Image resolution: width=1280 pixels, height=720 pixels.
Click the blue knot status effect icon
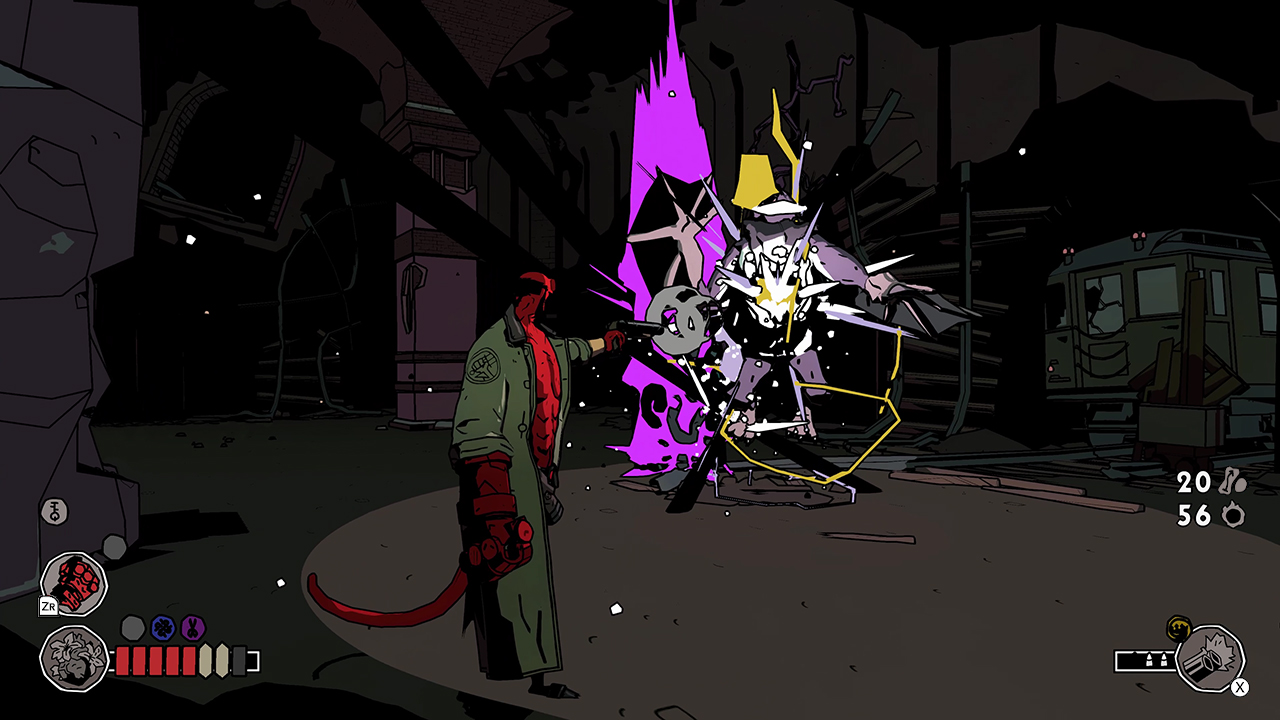[161, 627]
